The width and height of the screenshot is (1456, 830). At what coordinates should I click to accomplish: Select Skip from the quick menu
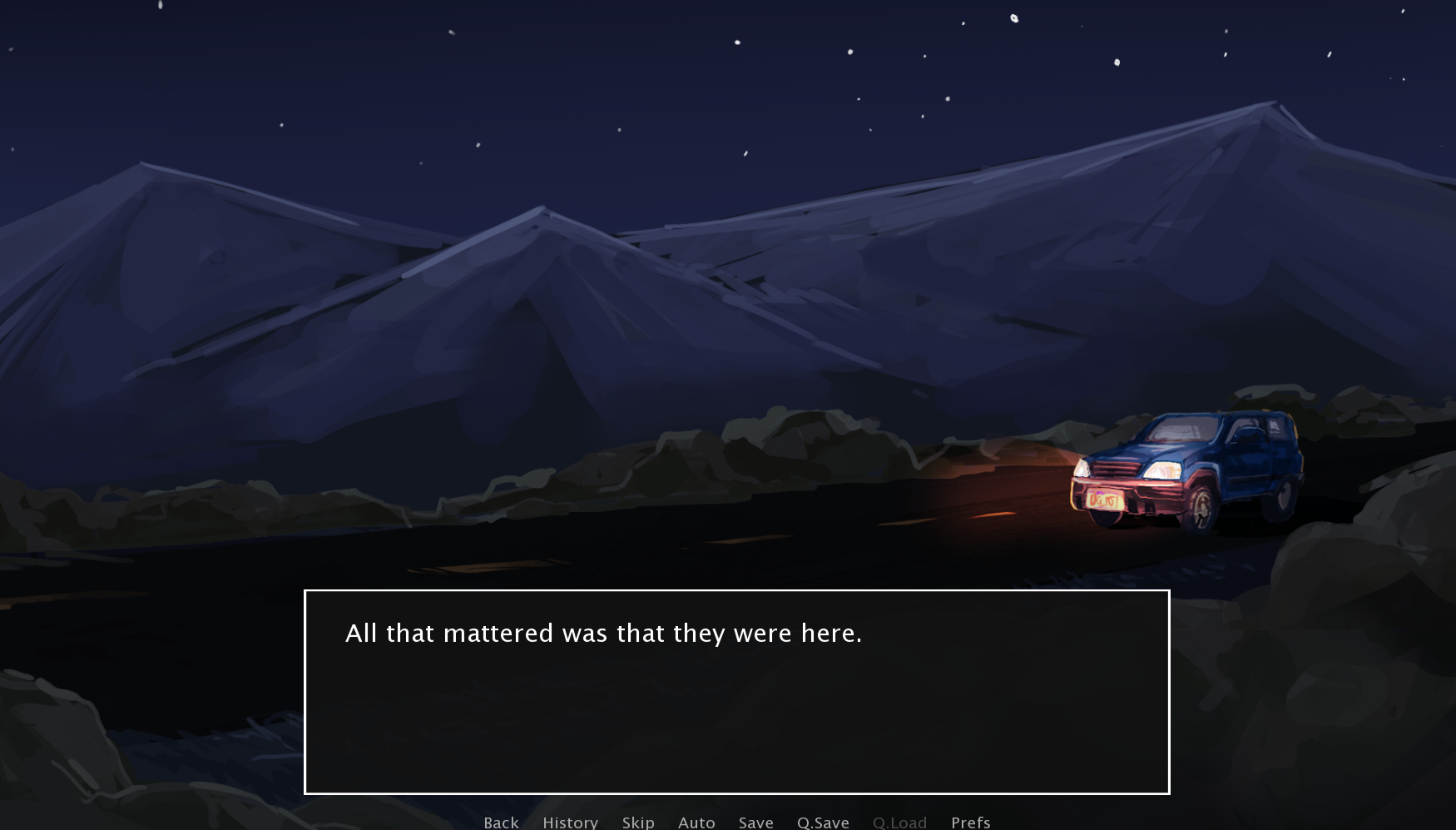637,823
